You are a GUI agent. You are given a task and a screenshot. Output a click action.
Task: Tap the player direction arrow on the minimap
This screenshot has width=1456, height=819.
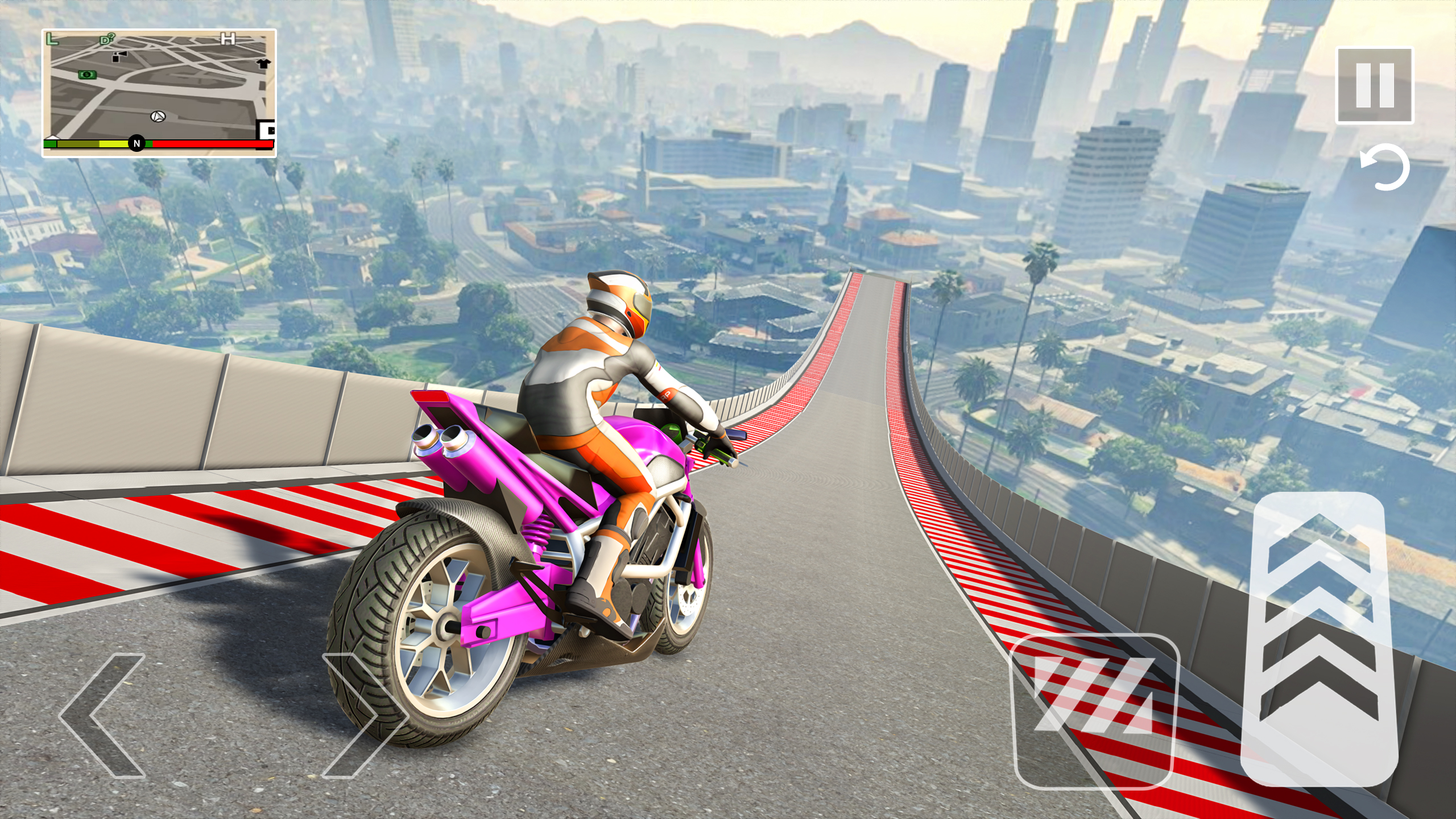[x=158, y=117]
